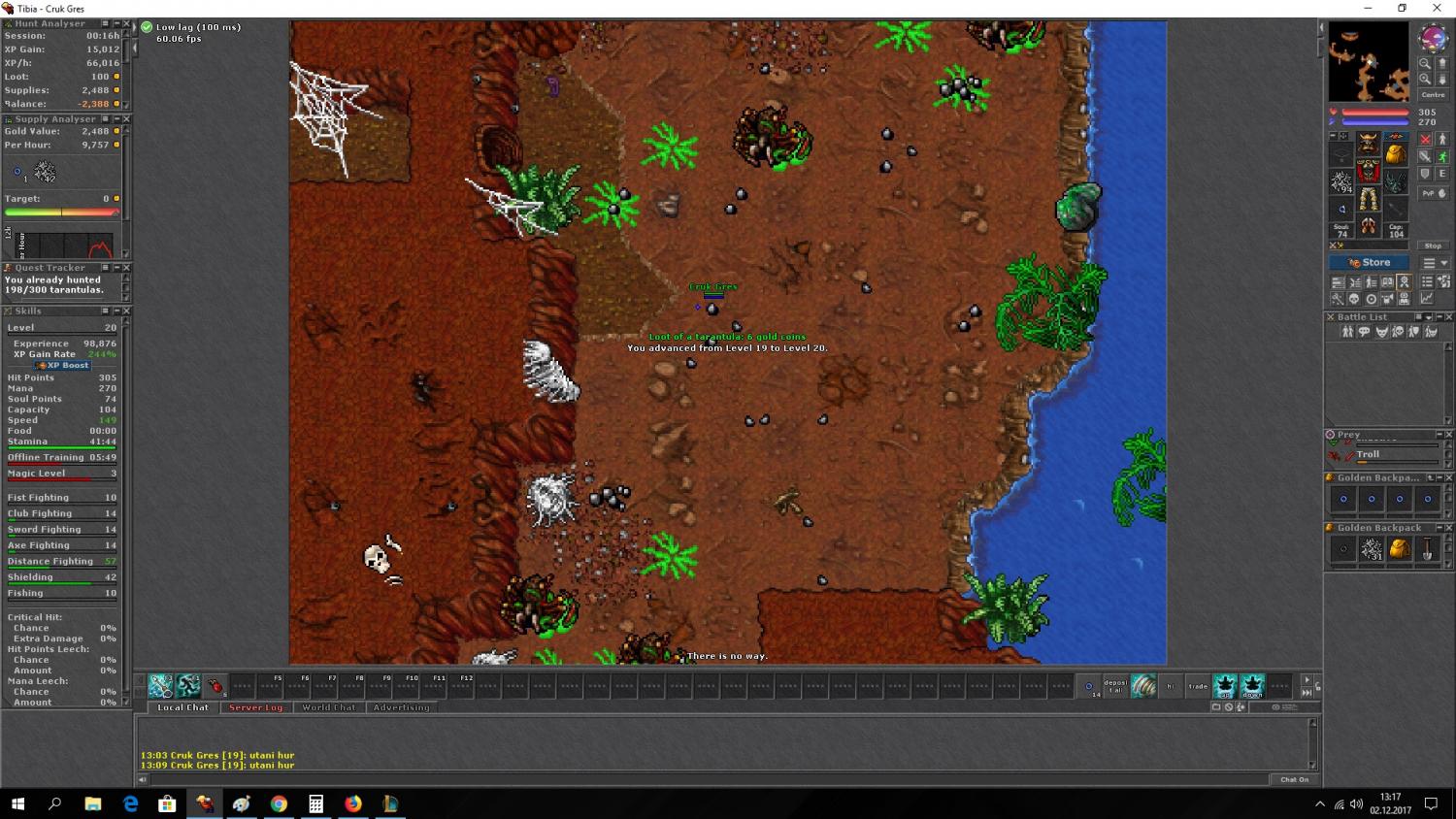Activate the 'deposit all' hotkey slot
The width and height of the screenshot is (1456, 819).
[x=1115, y=686]
